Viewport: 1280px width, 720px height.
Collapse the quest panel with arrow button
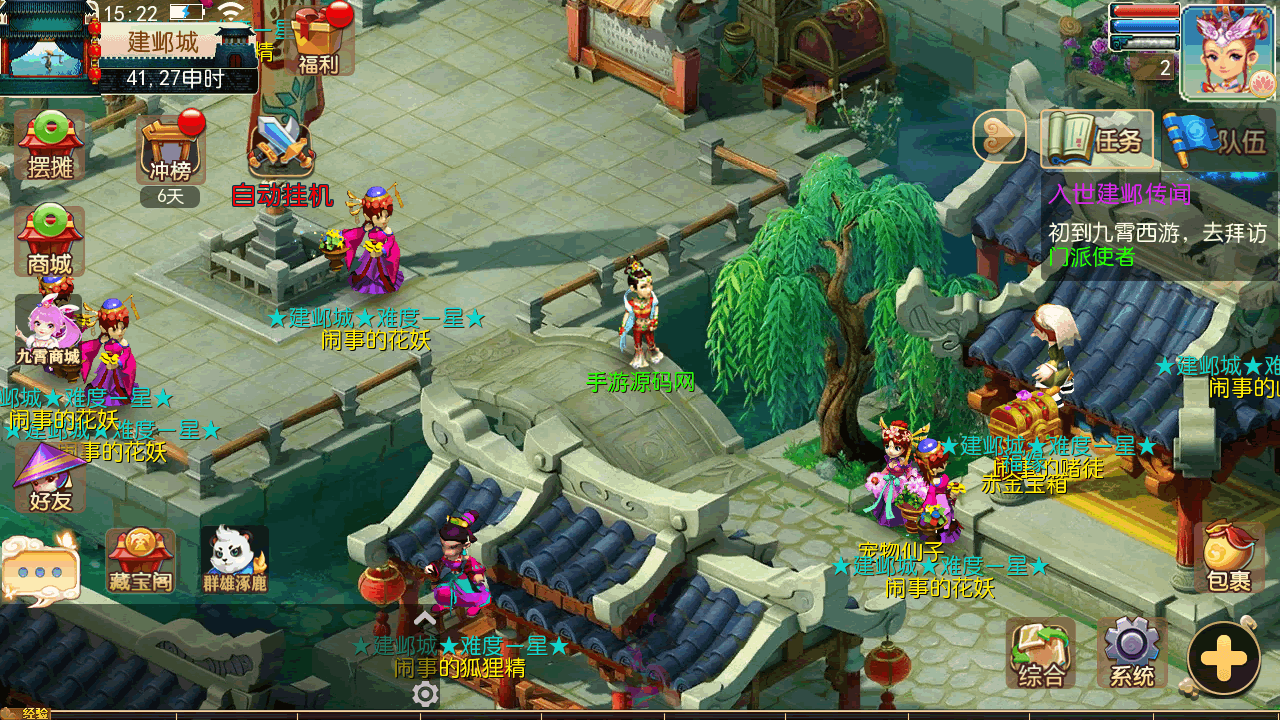999,137
